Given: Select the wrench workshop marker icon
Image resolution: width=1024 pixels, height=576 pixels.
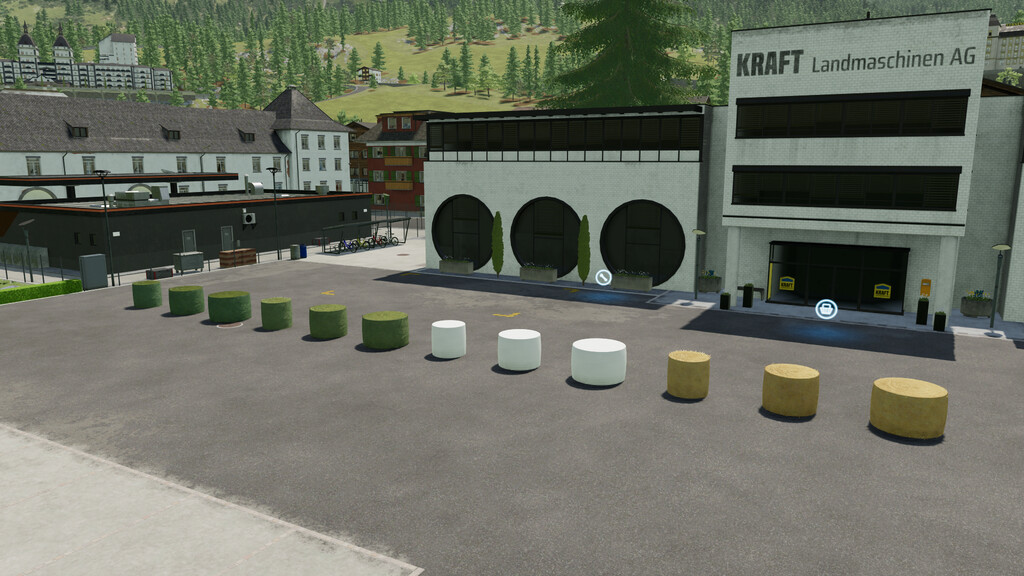Looking at the screenshot, I should coord(603,277).
